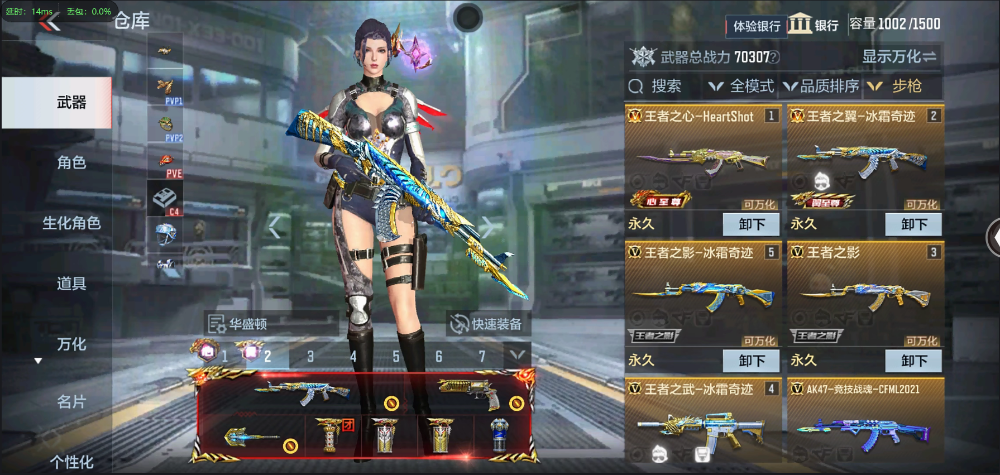
Task: Click the 快速装备 quick equip button
Action: [487, 323]
